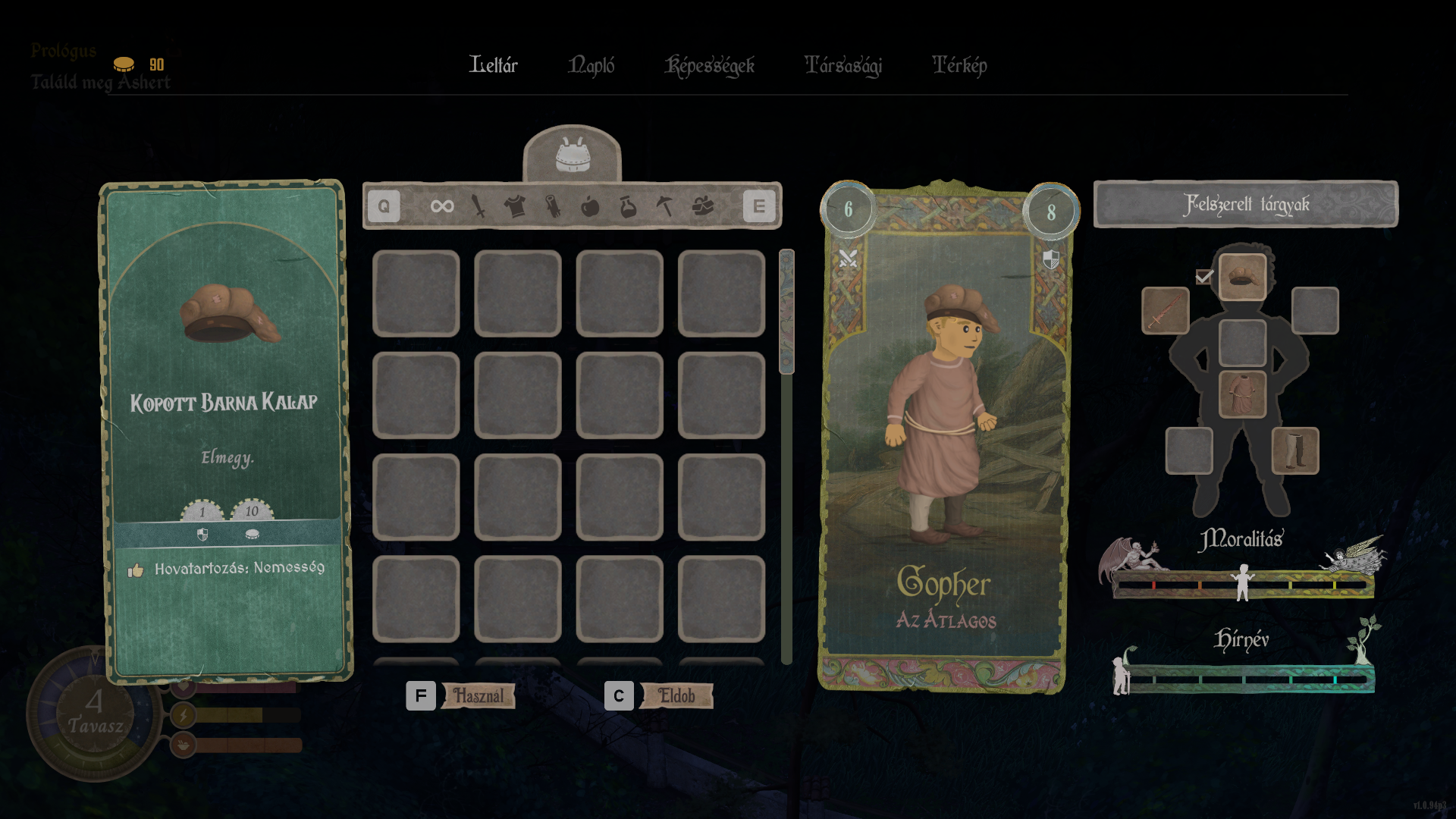Select the equipped trousers slot

click(1295, 450)
